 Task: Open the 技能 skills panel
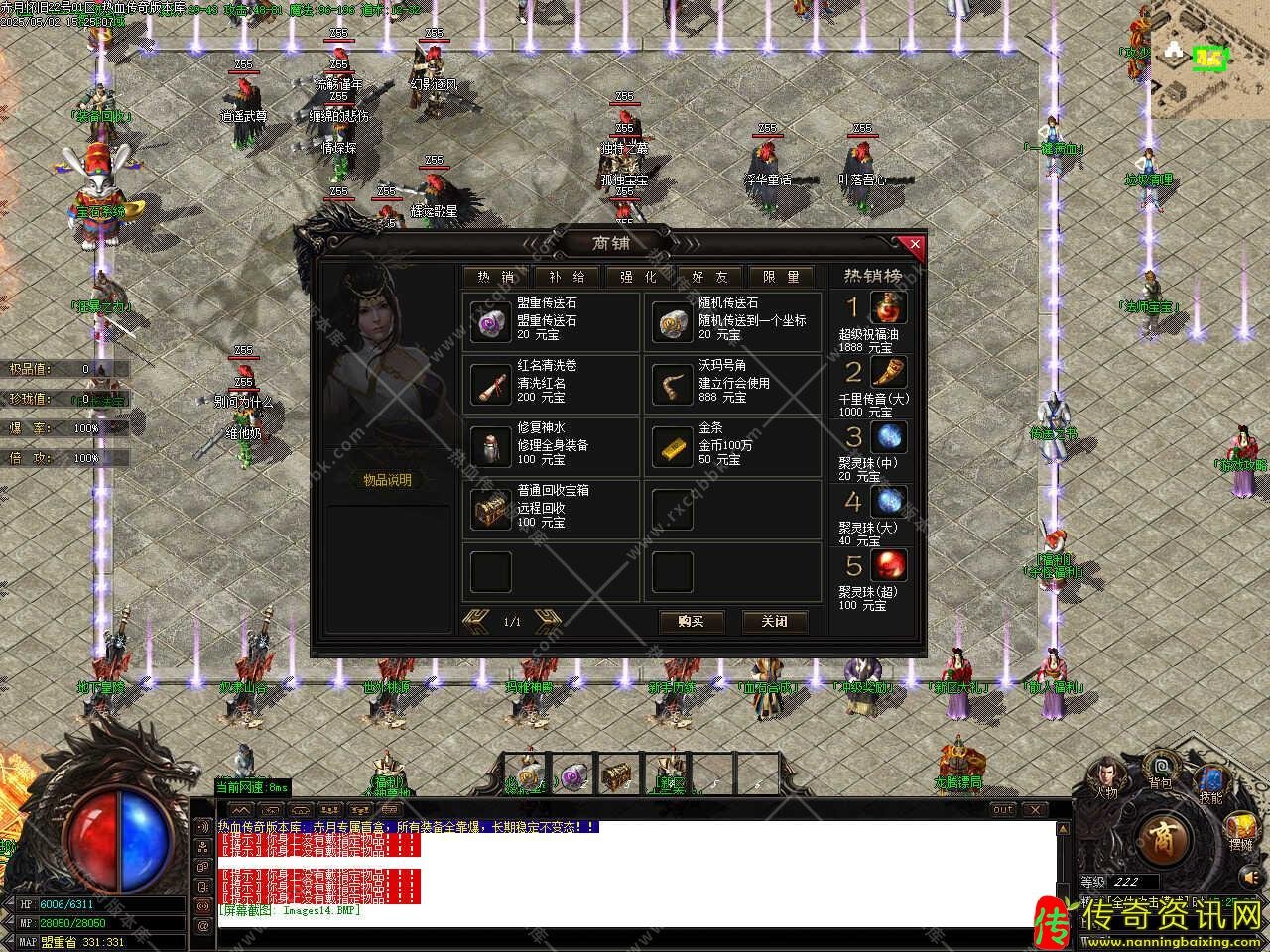click(1211, 783)
